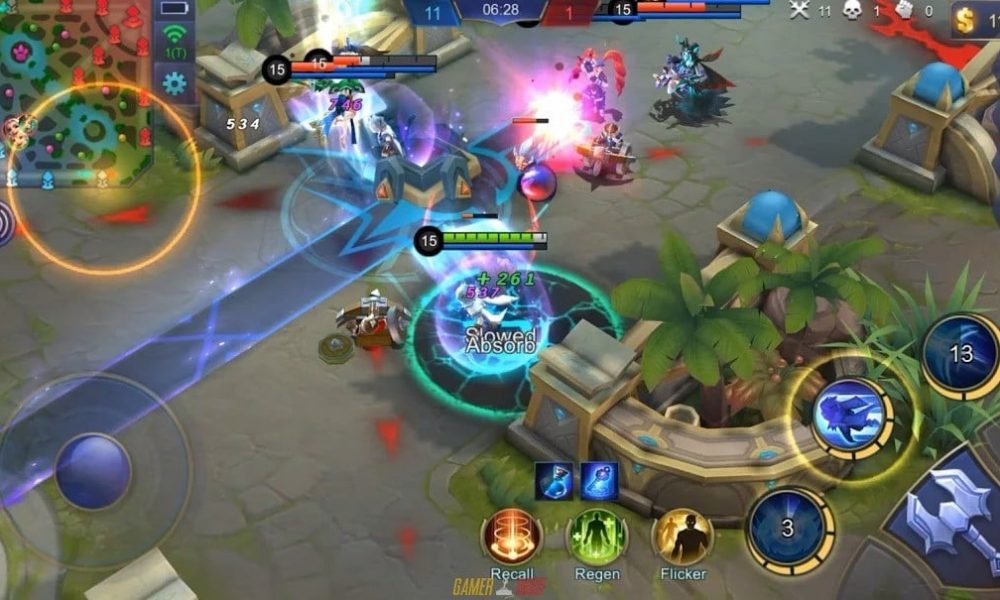Use the blue potion flask item
The height and width of the screenshot is (600, 1000).
point(554,480)
